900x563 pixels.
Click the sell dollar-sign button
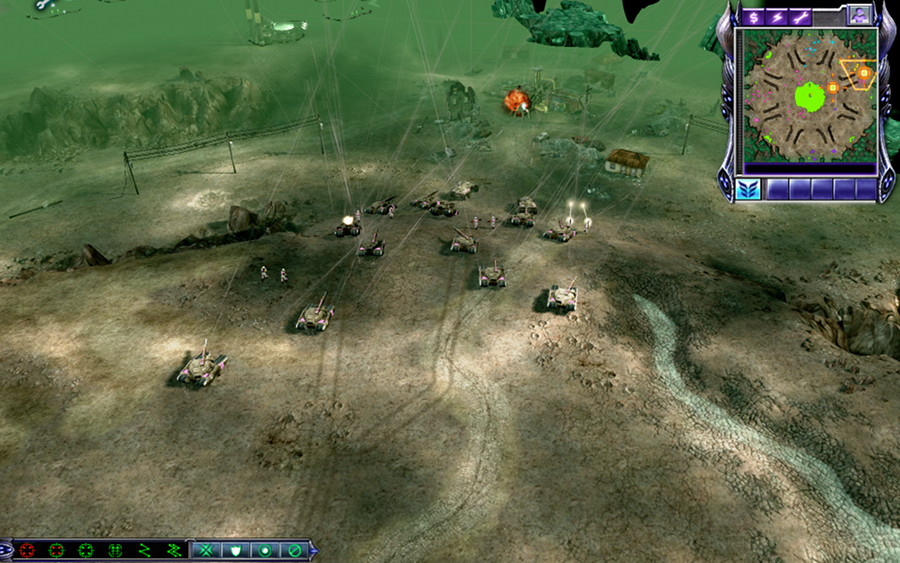tap(752, 17)
